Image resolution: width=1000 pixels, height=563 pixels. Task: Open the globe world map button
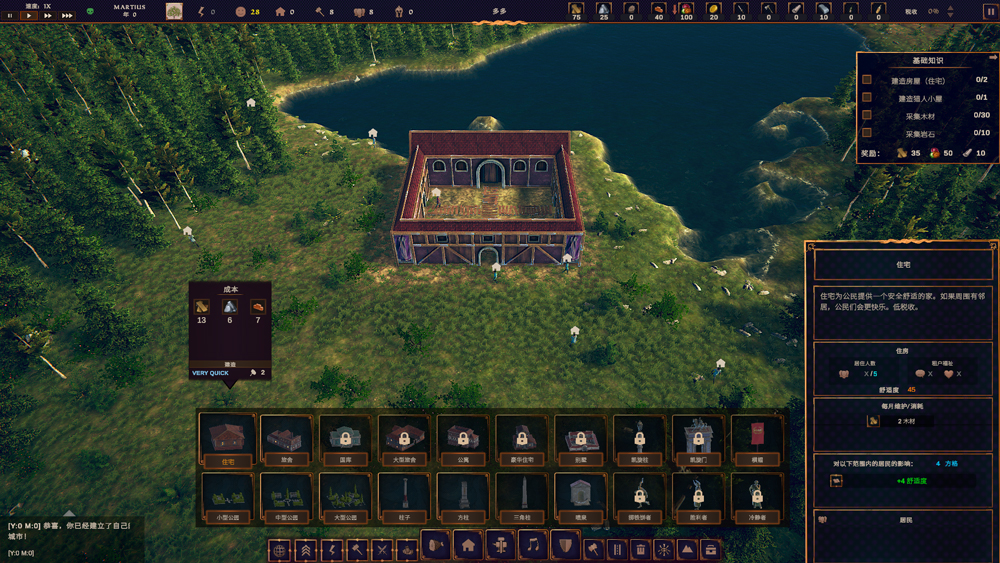click(x=280, y=550)
